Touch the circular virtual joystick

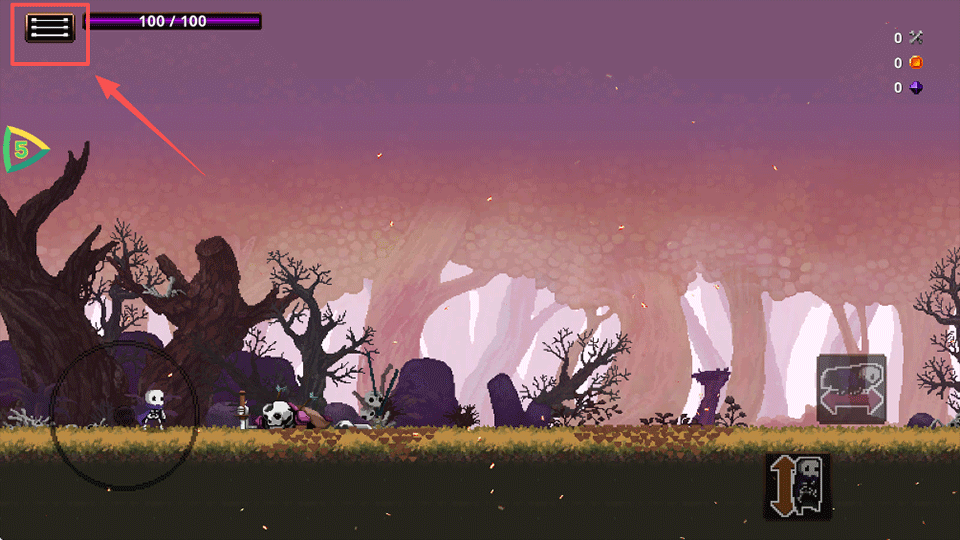pos(124,415)
